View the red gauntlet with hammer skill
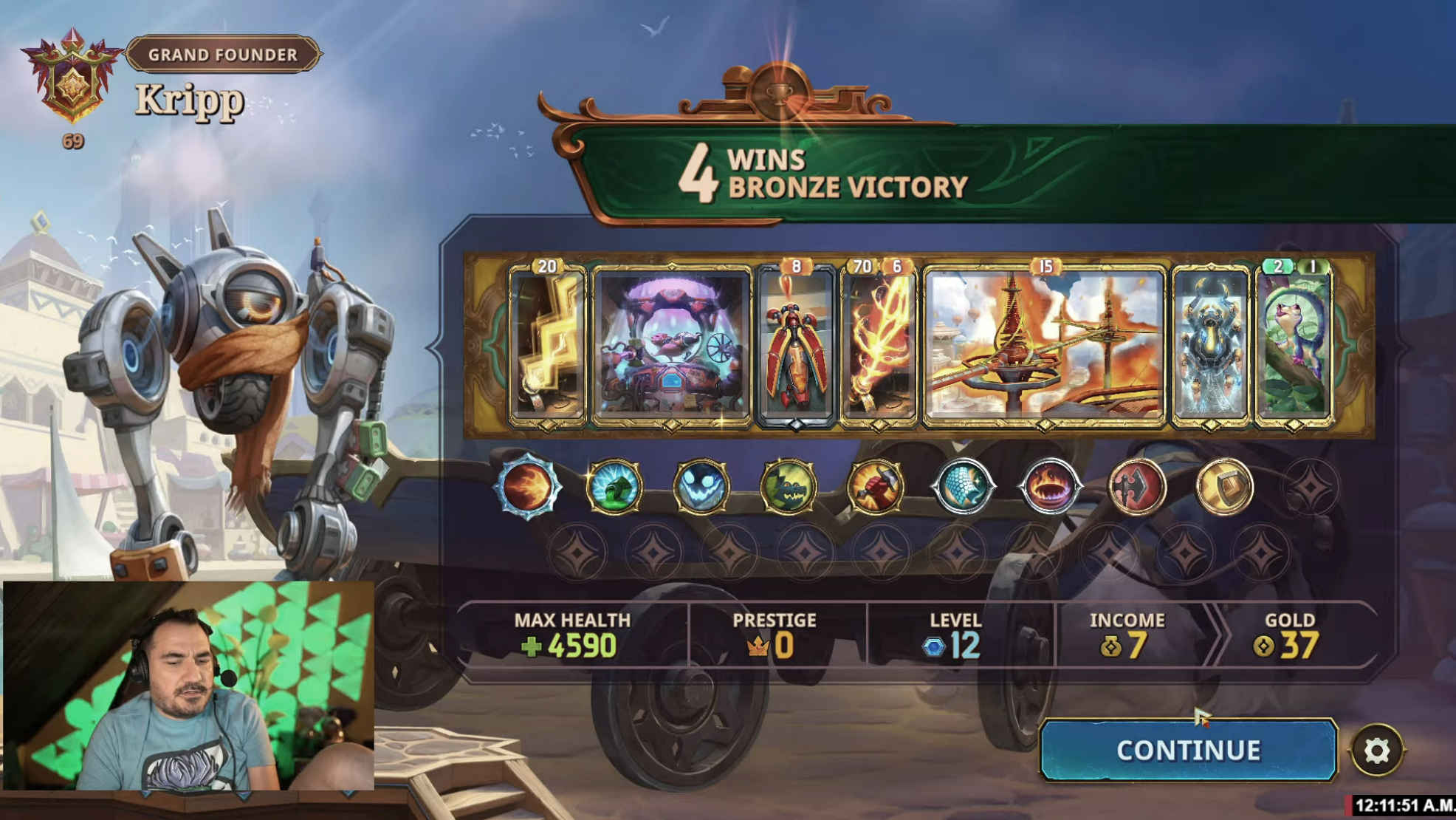This screenshot has width=1456, height=820. (x=875, y=487)
